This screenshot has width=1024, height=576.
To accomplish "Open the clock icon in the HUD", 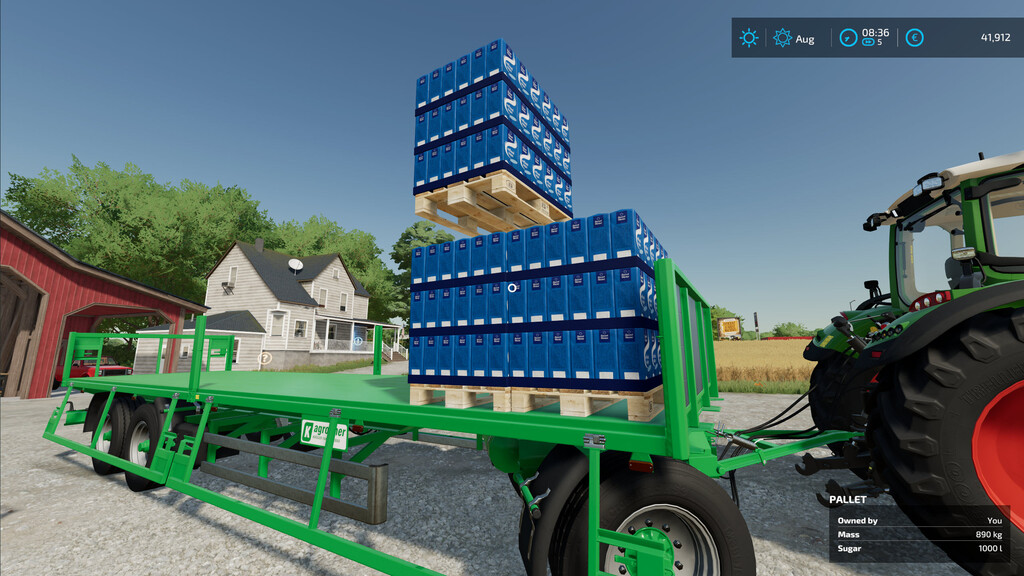I will [x=848, y=38].
